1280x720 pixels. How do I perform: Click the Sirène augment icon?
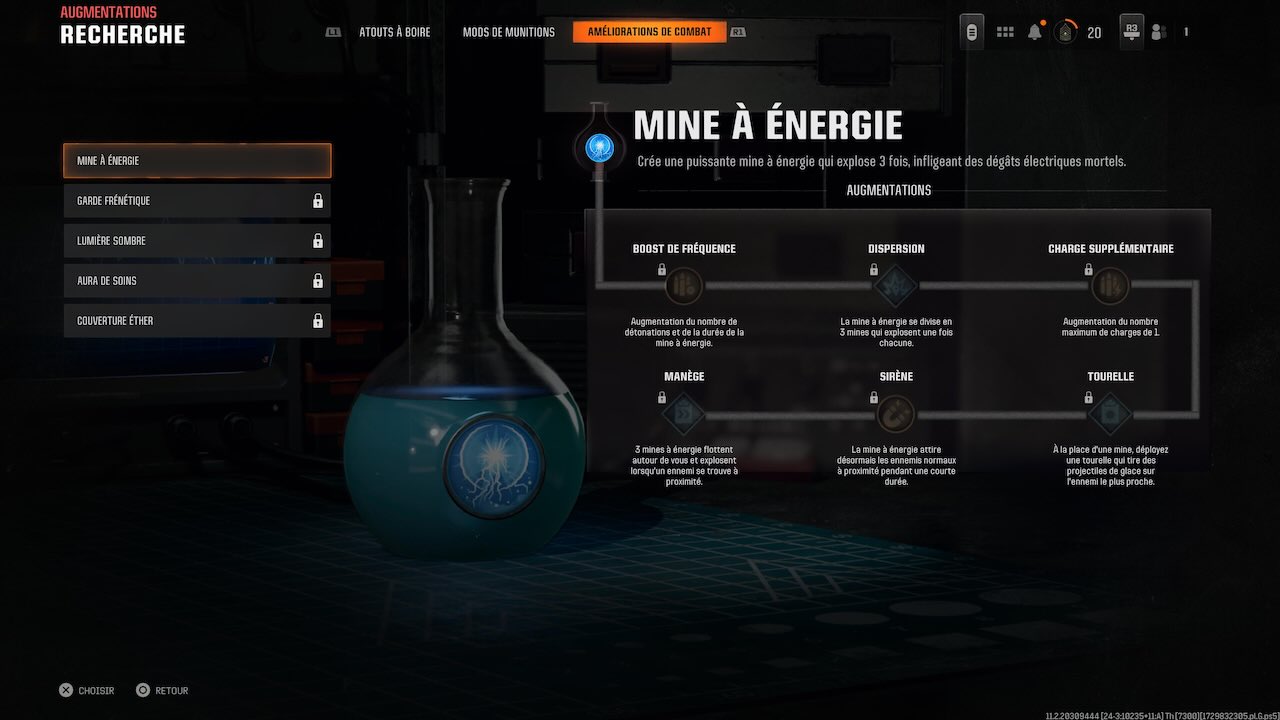tap(896, 414)
